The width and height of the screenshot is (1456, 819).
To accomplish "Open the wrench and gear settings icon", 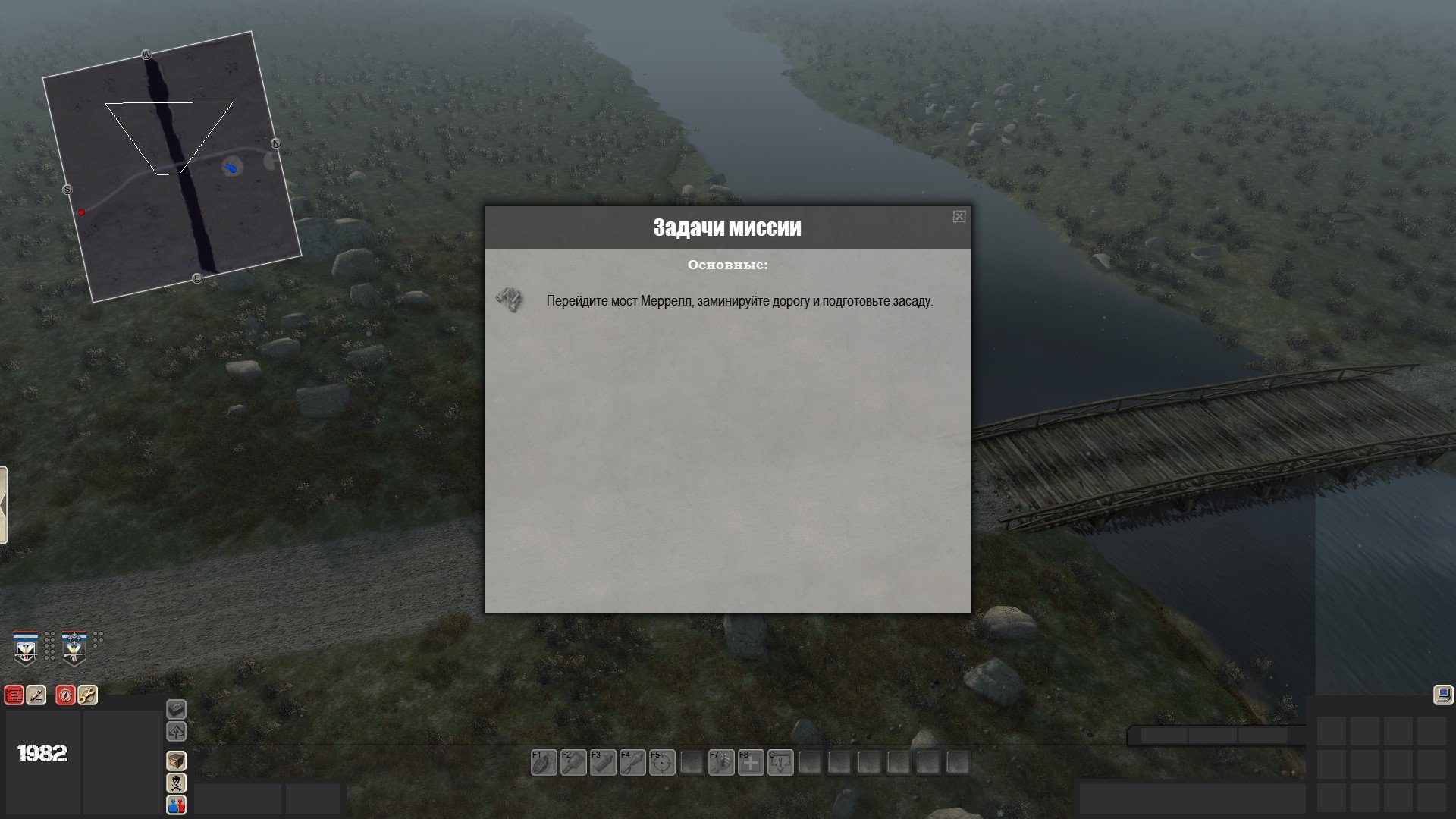I will coord(87,695).
